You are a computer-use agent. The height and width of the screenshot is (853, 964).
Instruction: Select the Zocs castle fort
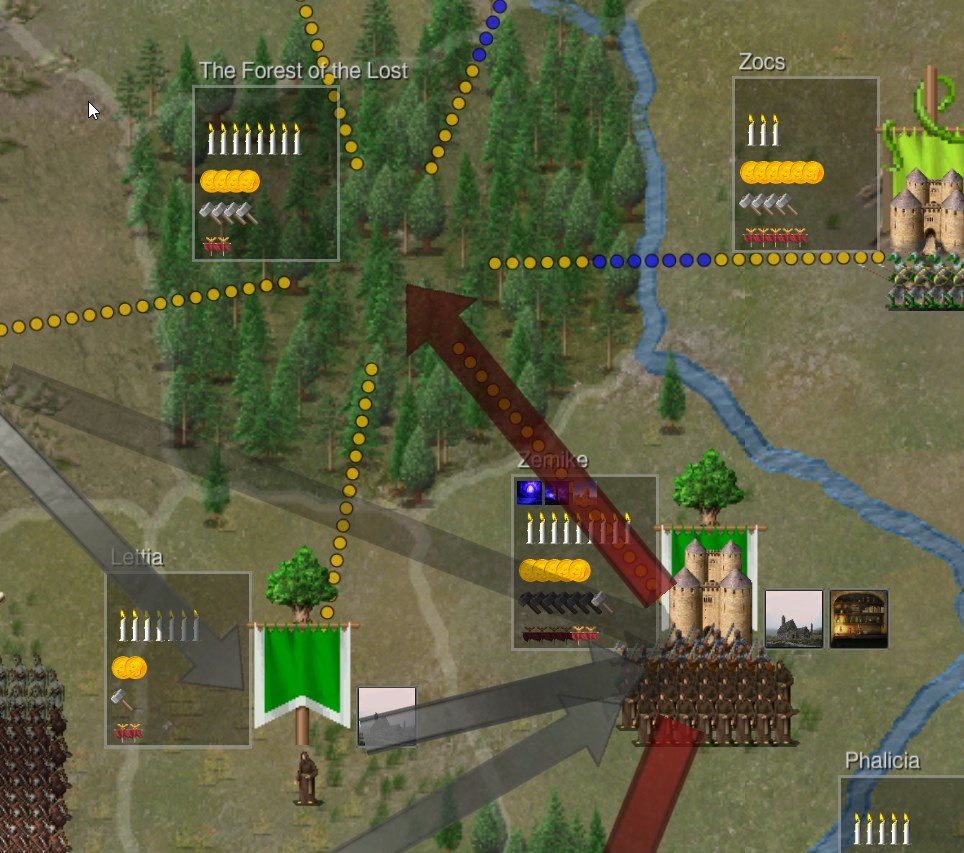point(927,212)
